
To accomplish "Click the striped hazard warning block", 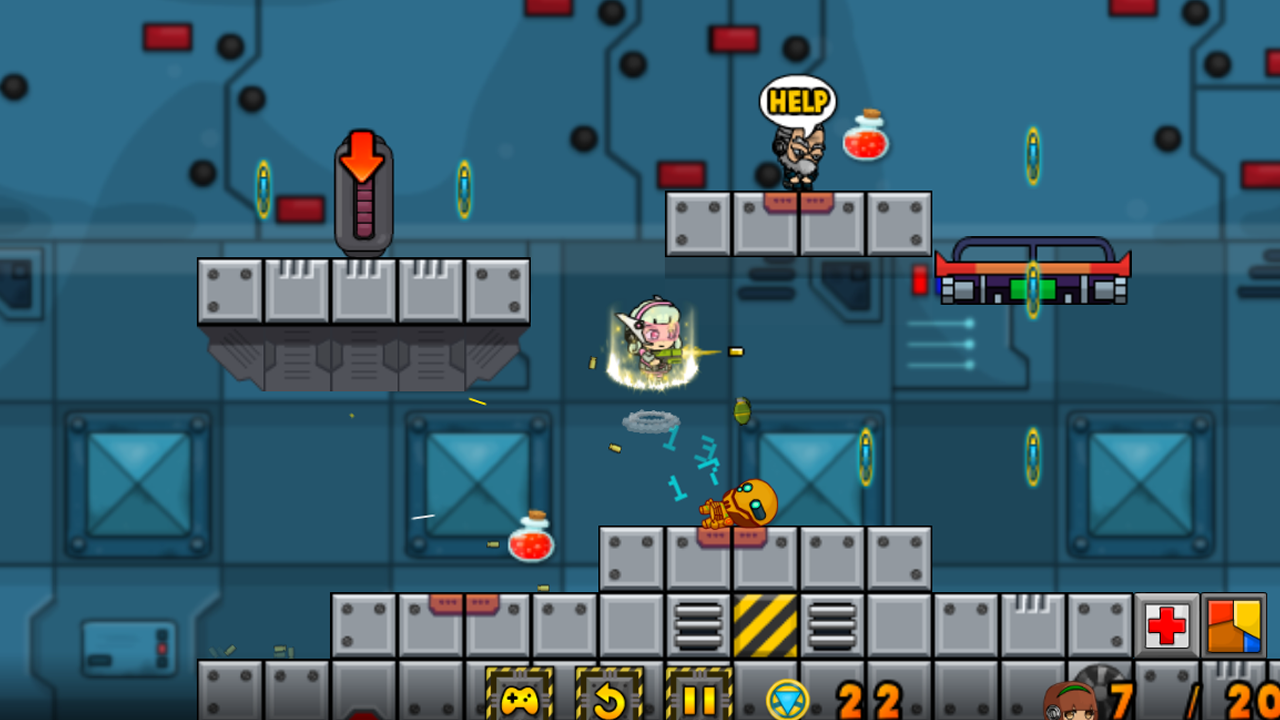I will (770, 625).
